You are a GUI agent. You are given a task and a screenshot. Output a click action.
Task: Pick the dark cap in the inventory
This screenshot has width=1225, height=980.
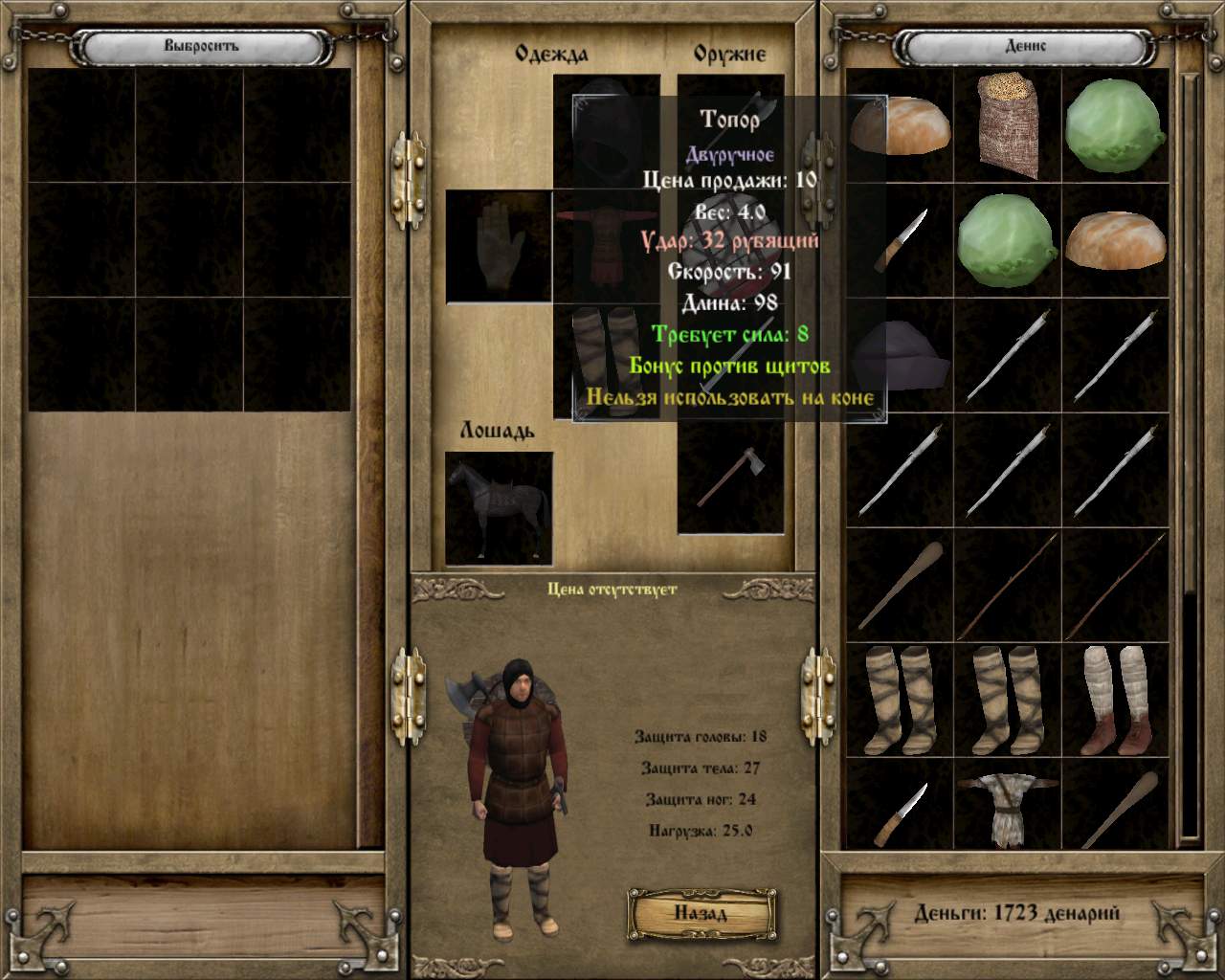[899, 353]
